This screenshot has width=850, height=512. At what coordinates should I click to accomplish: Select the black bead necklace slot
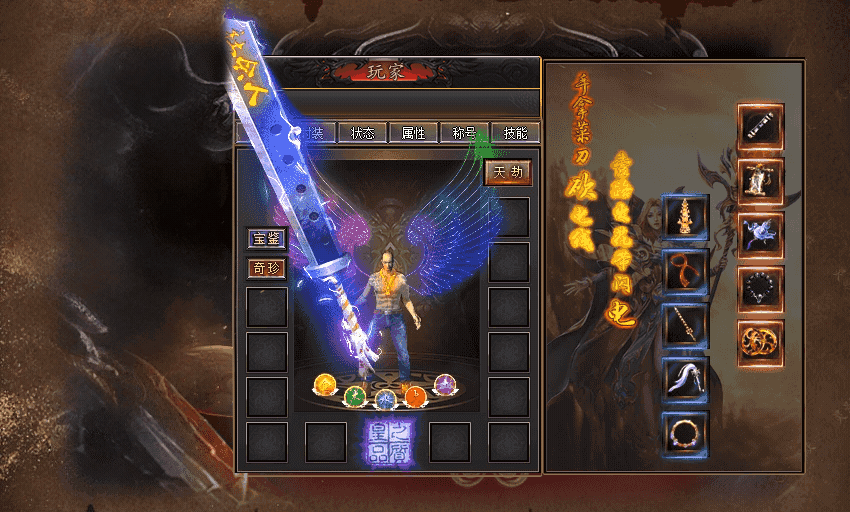point(760,289)
